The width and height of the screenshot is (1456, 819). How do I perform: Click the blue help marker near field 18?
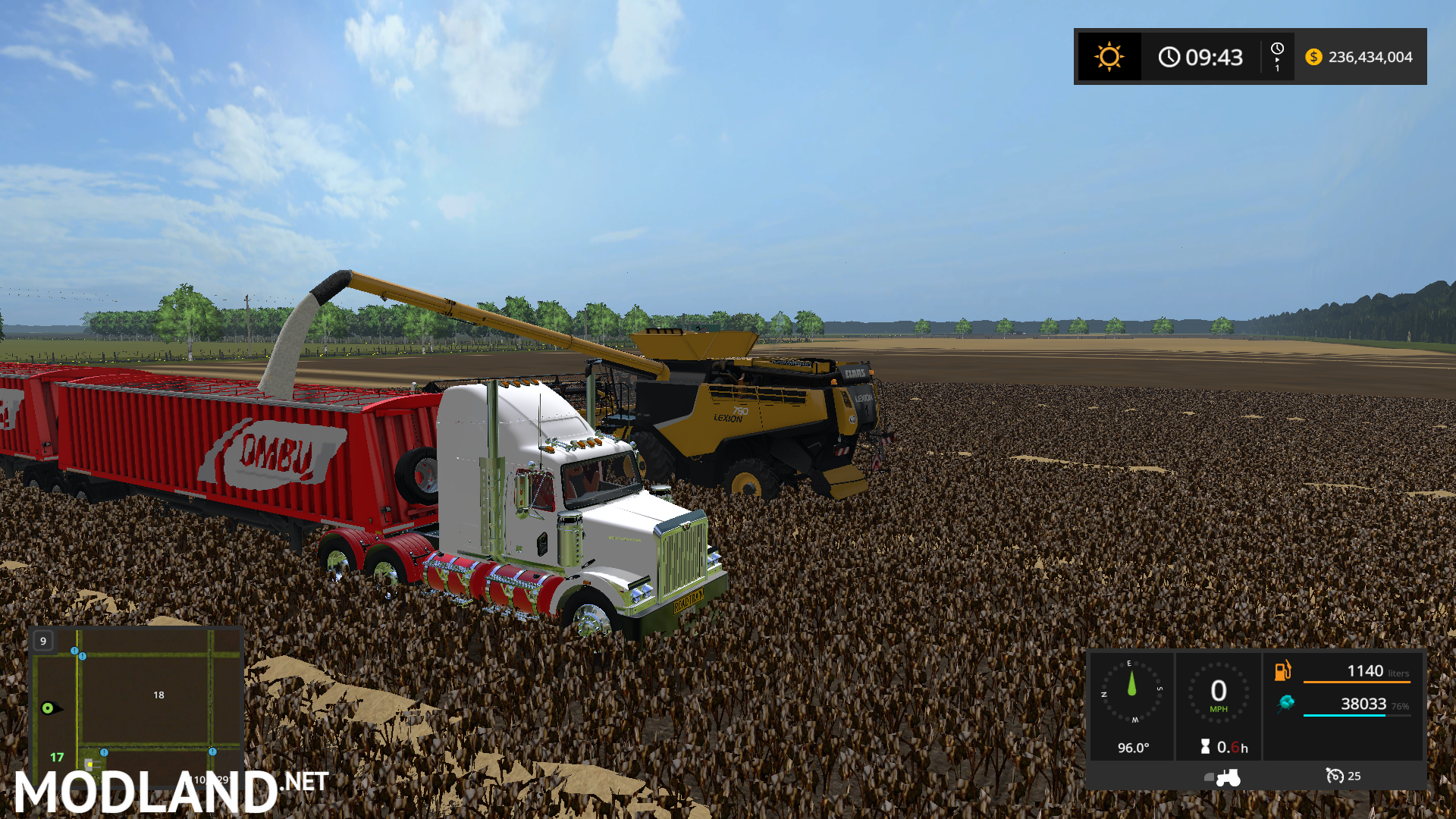tap(75, 651)
